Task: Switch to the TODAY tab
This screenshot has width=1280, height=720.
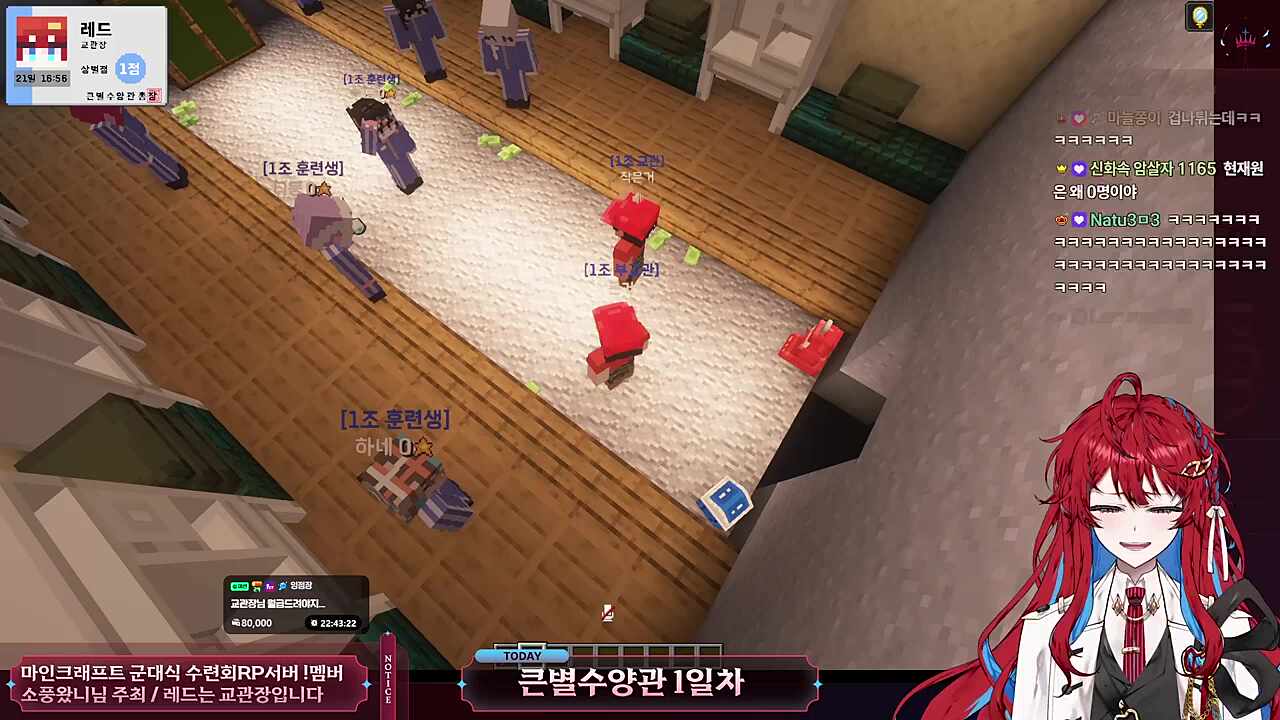Action: (520, 655)
